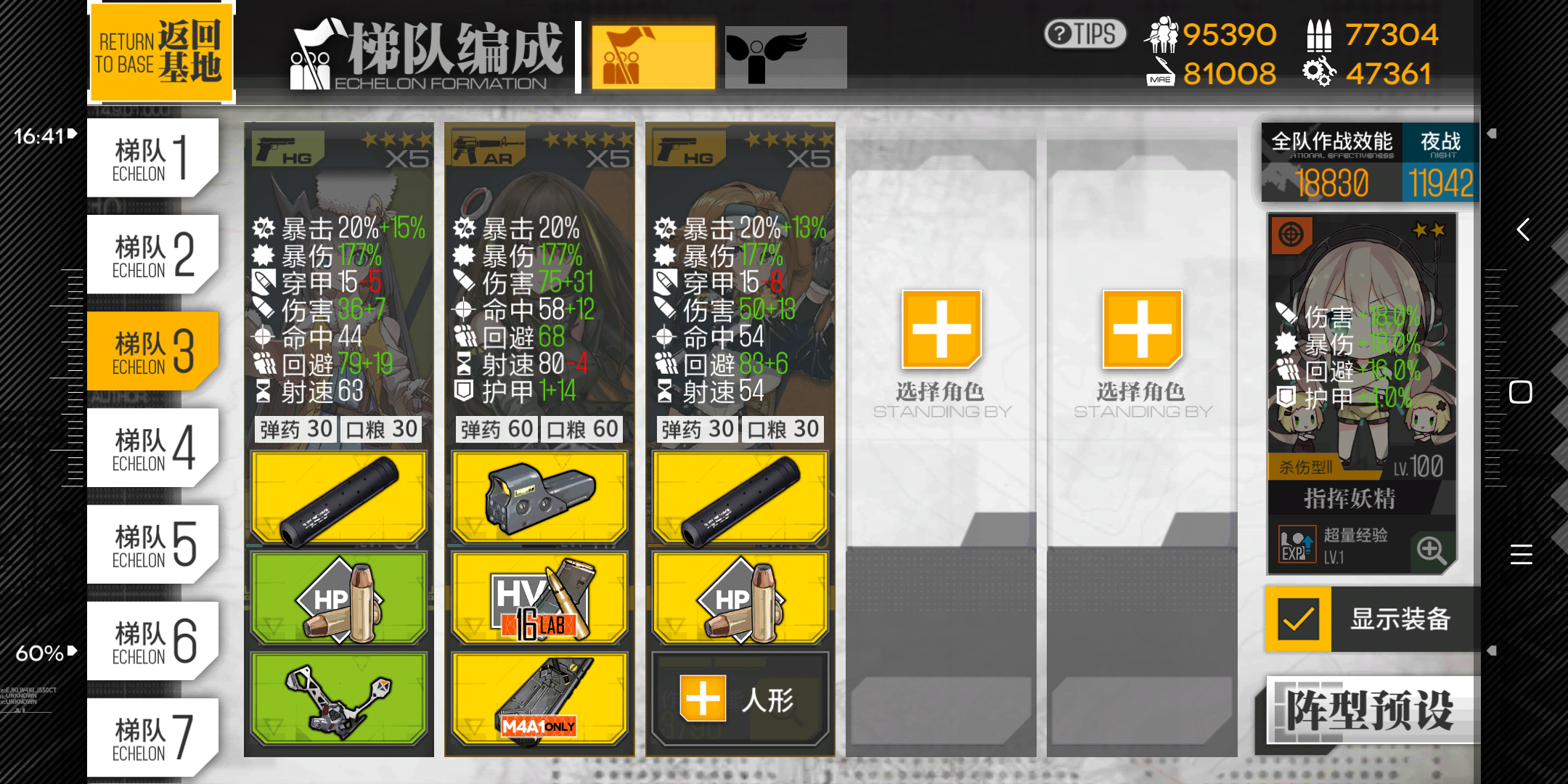
Task: Uncheck the 显示装备 show equipment box
Action: pyautogui.click(x=1297, y=618)
